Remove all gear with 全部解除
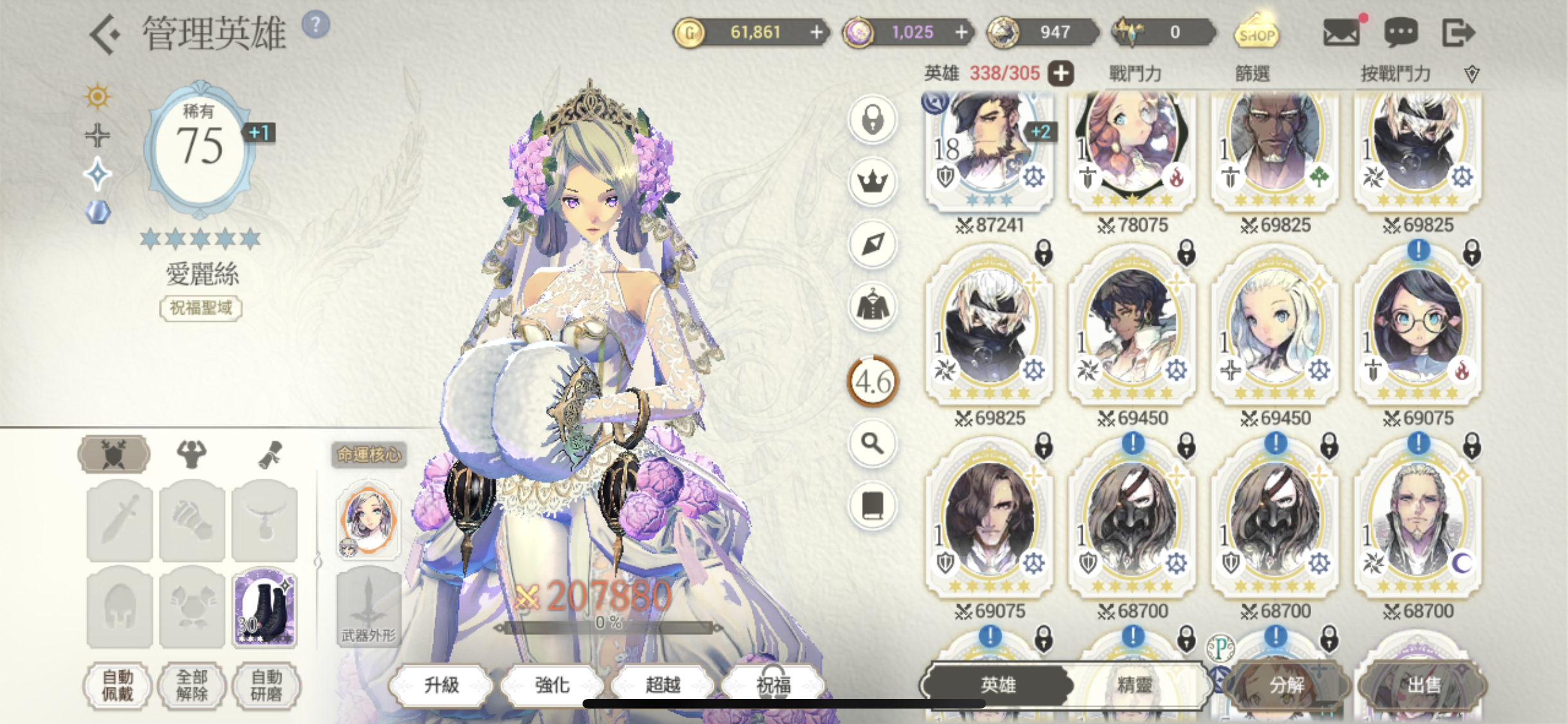1568x724 pixels. [x=192, y=685]
